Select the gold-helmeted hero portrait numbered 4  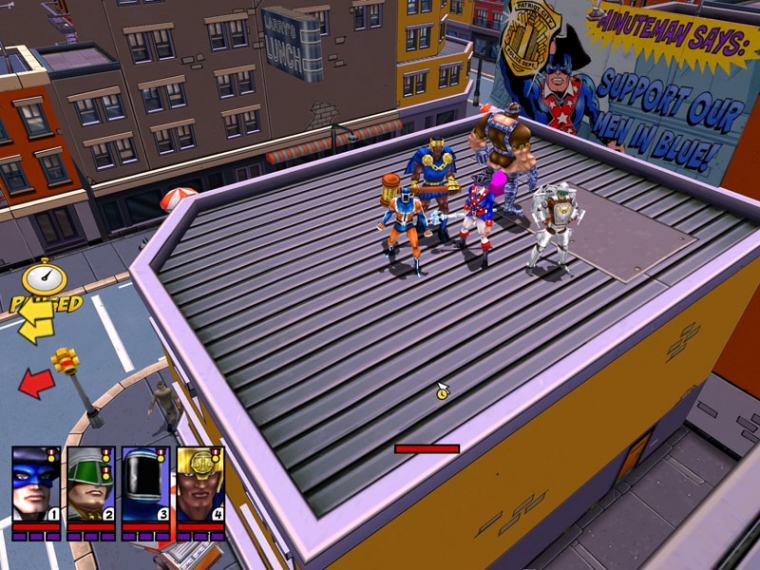200,485
